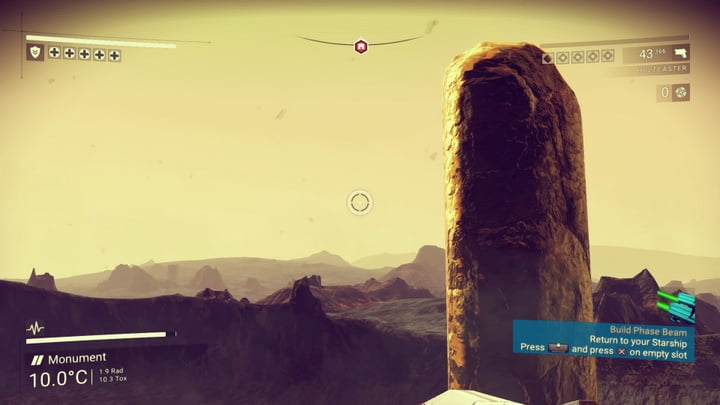Click the multi-tool weapon icon

coord(681,54)
